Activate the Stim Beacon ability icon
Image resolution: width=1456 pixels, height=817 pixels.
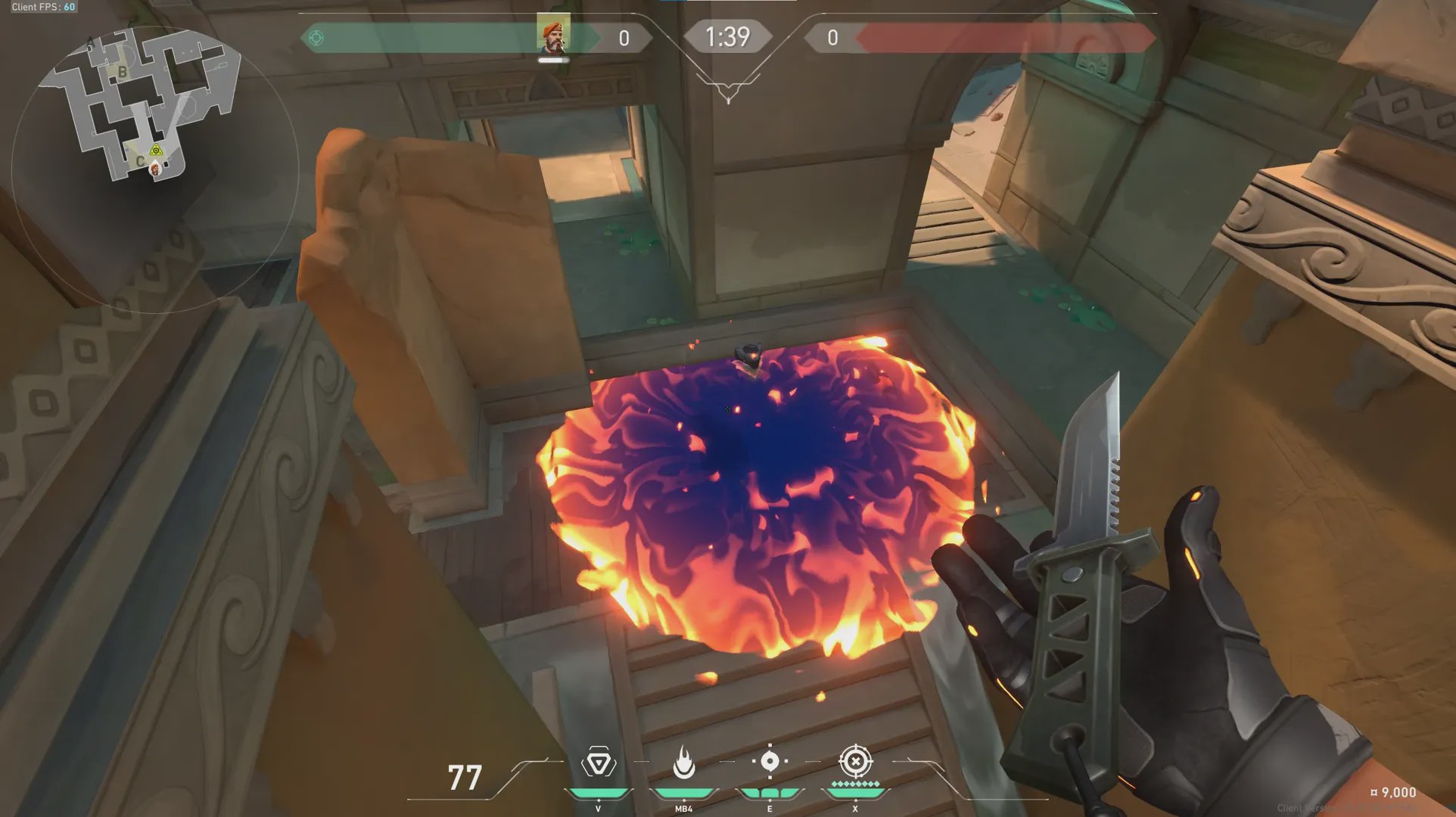(x=598, y=763)
